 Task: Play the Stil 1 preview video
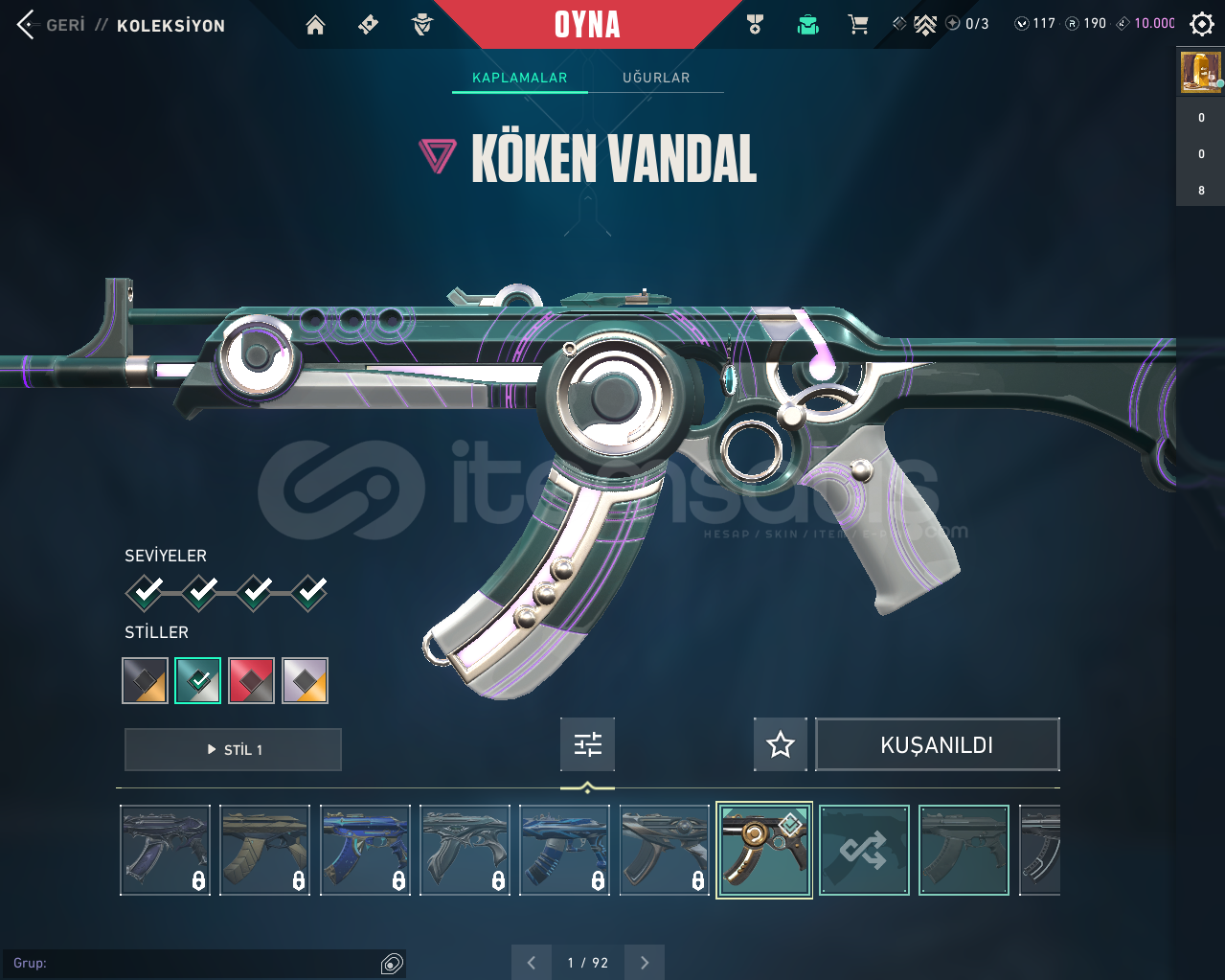(x=233, y=749)
